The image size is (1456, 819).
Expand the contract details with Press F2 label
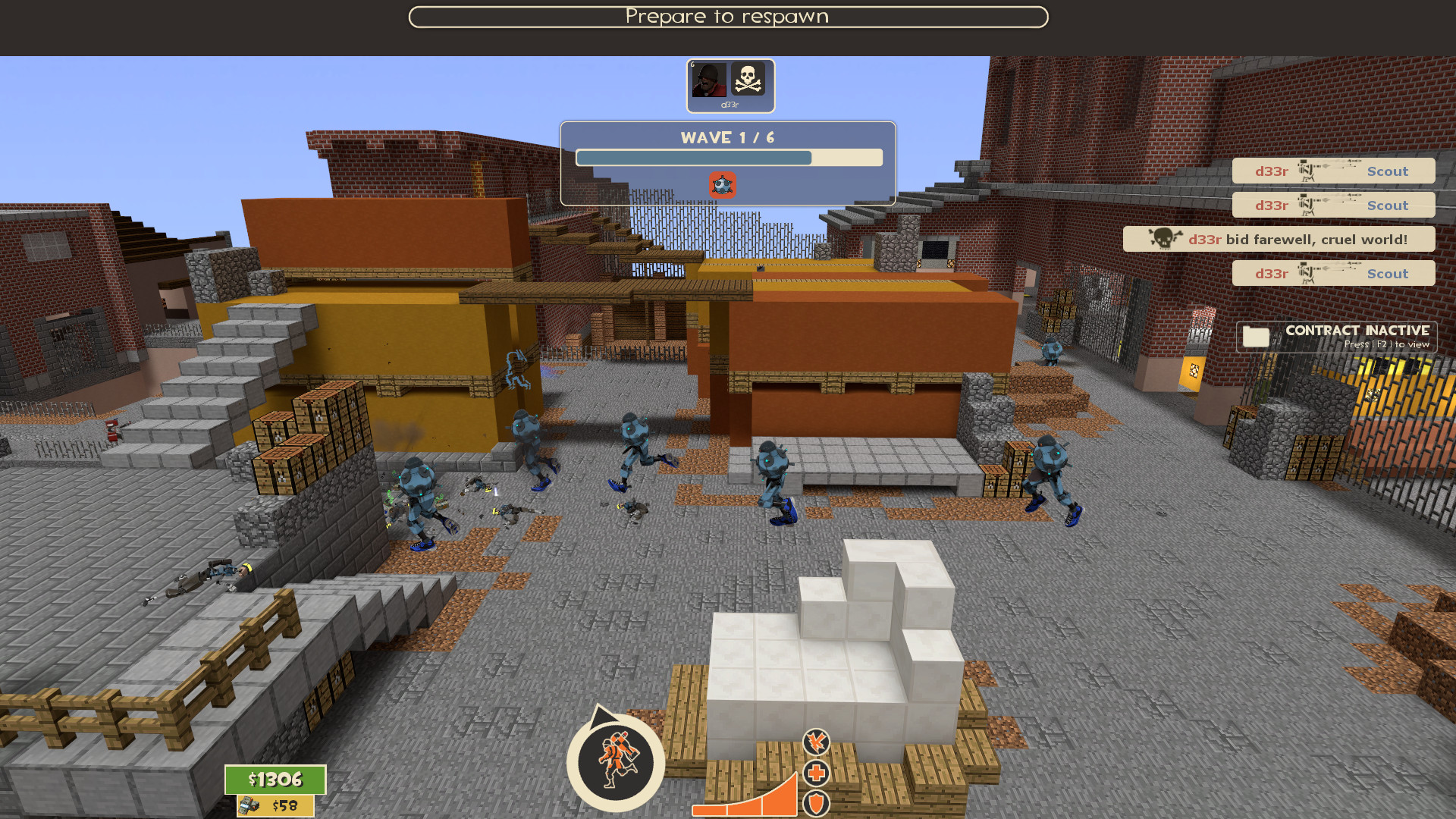coord(1388,344)
